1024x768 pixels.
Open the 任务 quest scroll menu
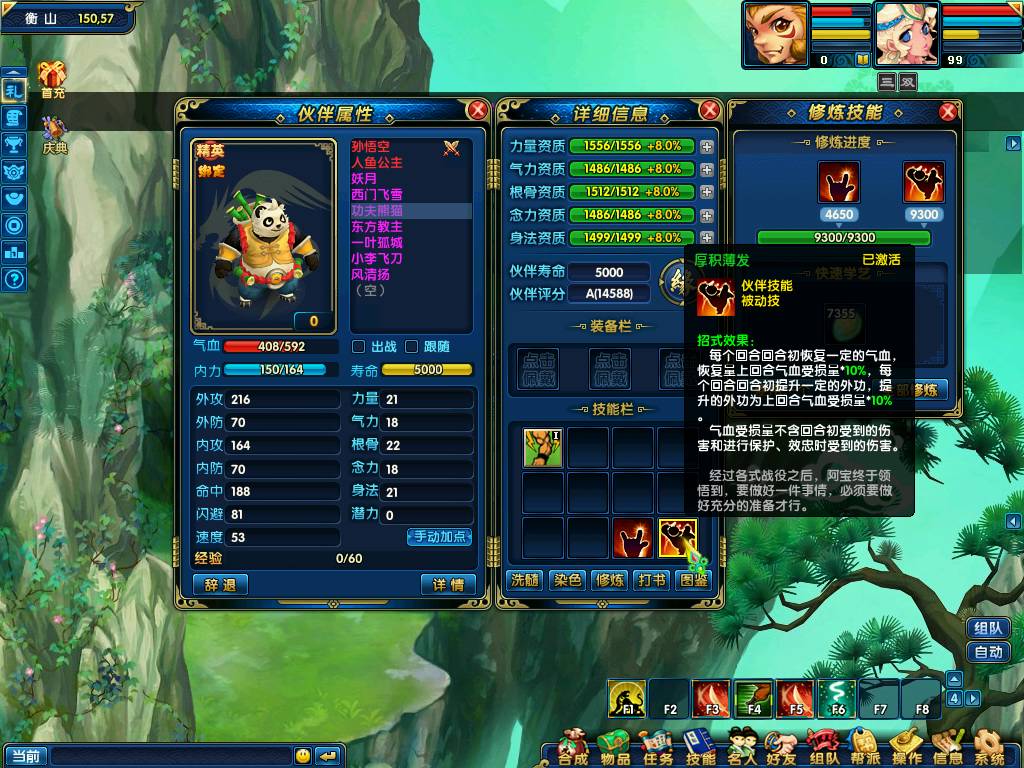657,747
